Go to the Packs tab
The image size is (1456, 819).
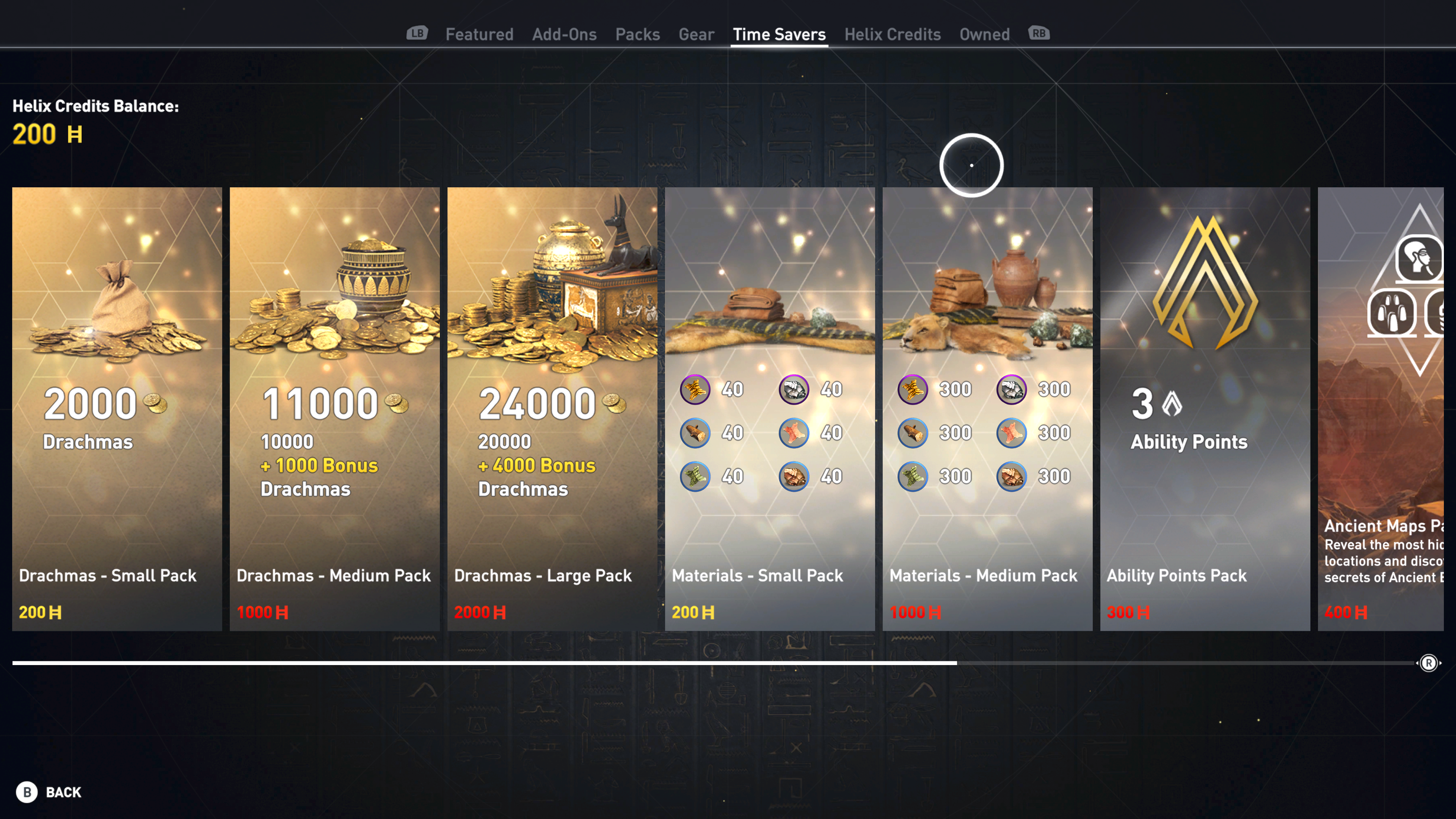tap(637, 35)
